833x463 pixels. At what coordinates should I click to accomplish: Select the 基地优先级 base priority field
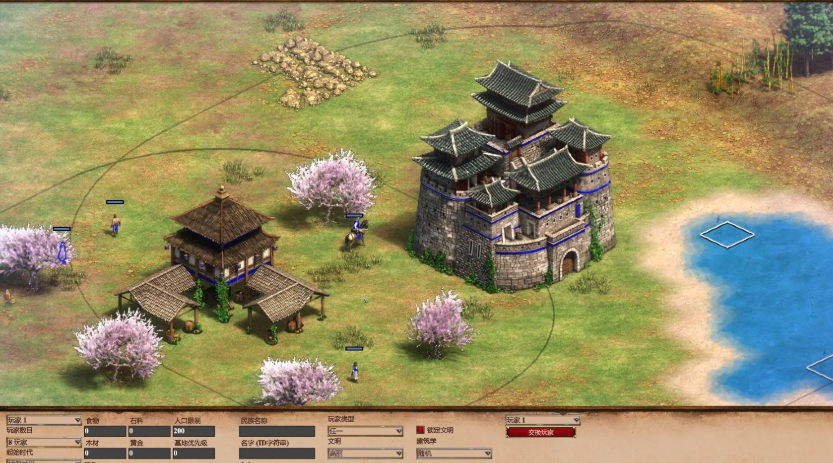point(193,453)
